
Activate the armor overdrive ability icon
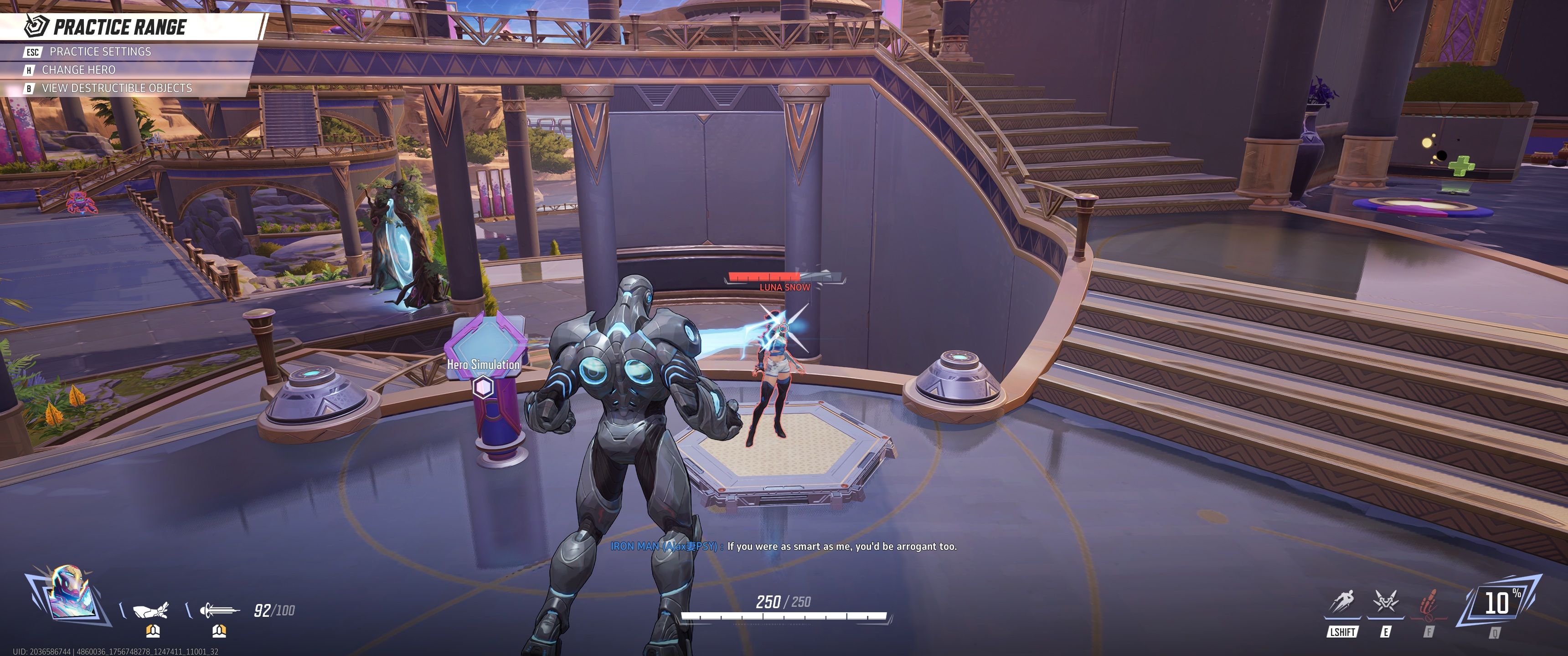(x=1385, y=602)
